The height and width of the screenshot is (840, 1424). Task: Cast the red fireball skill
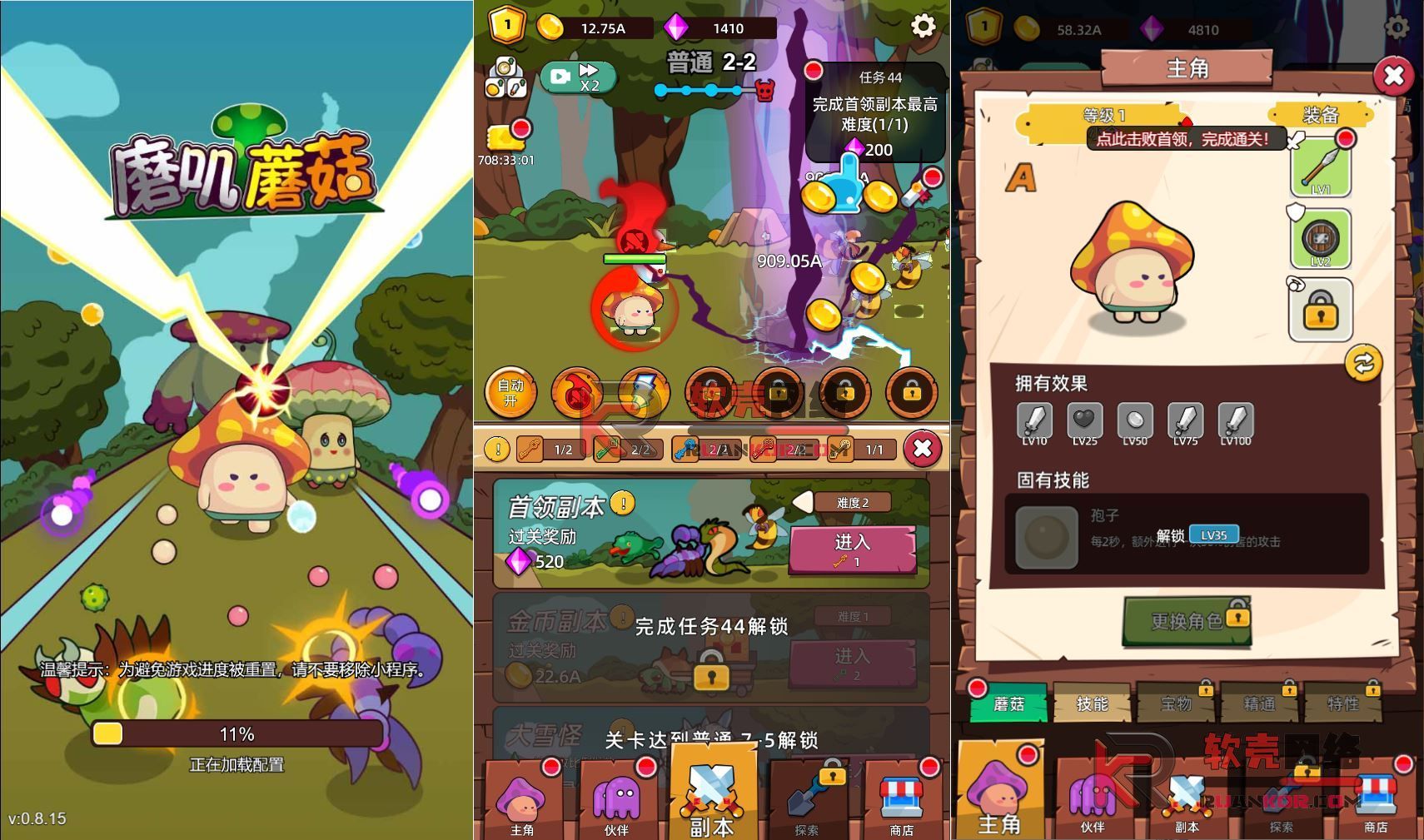[577, 393]
